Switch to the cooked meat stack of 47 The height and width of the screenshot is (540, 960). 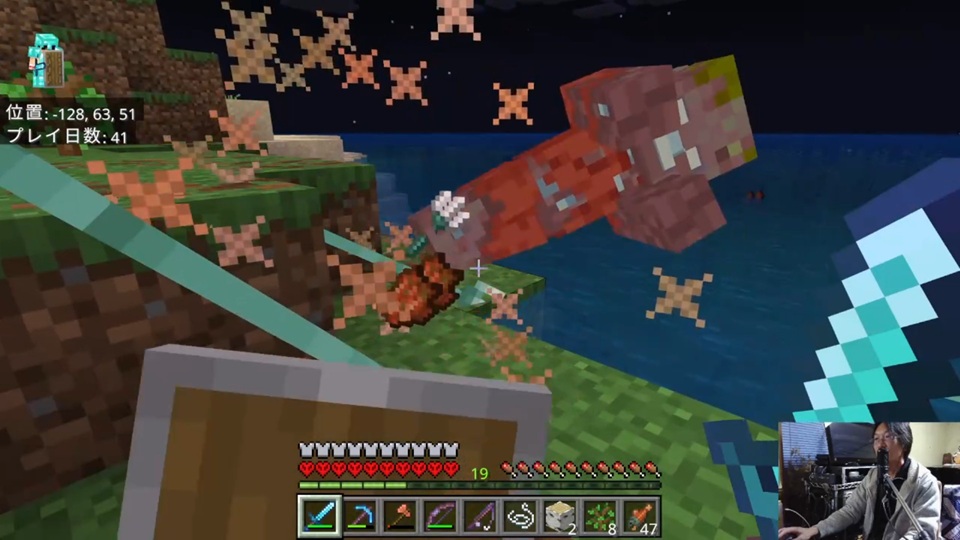point(639,516)
